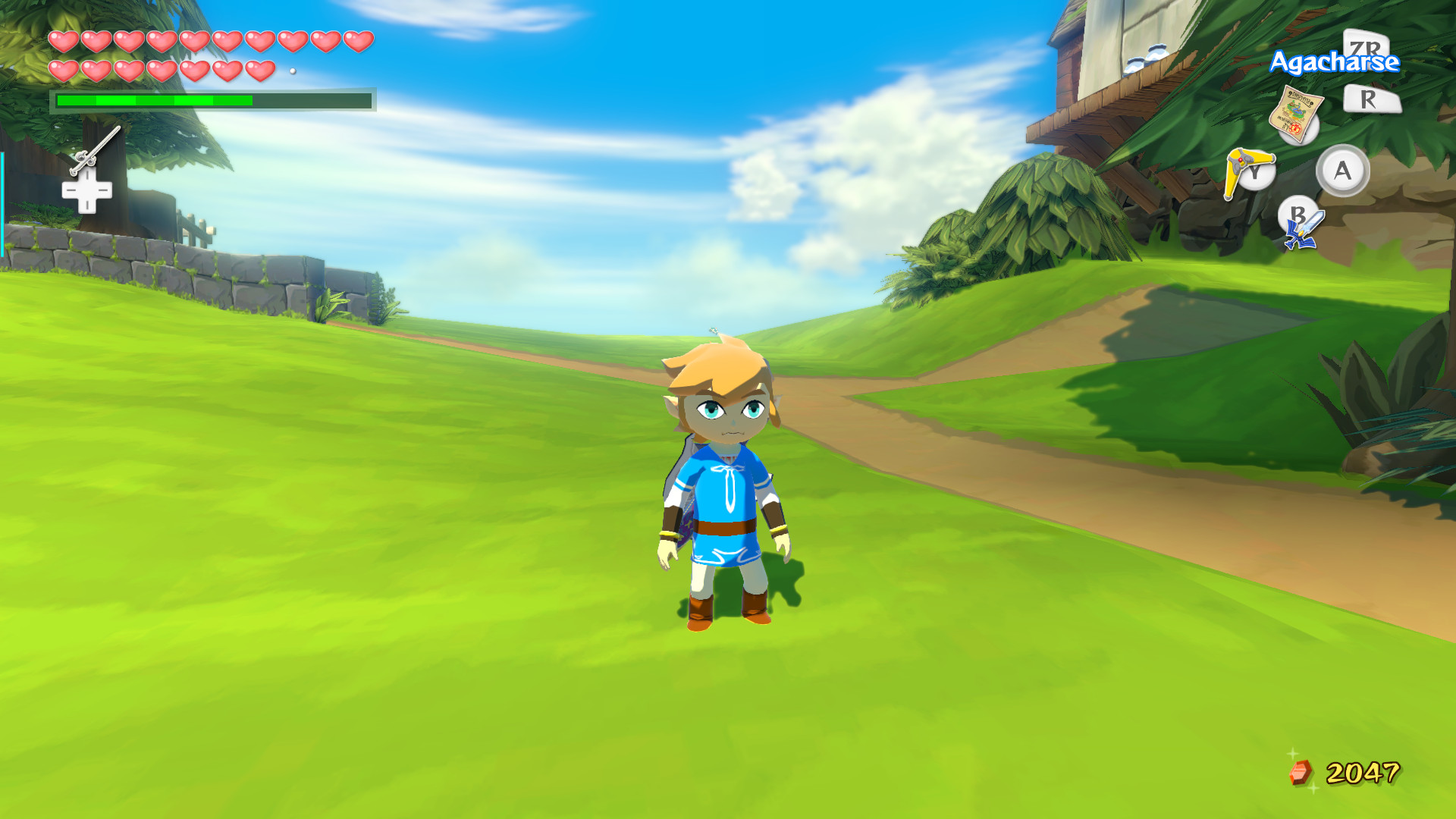Click the small empty heart fragment dot

294,69
